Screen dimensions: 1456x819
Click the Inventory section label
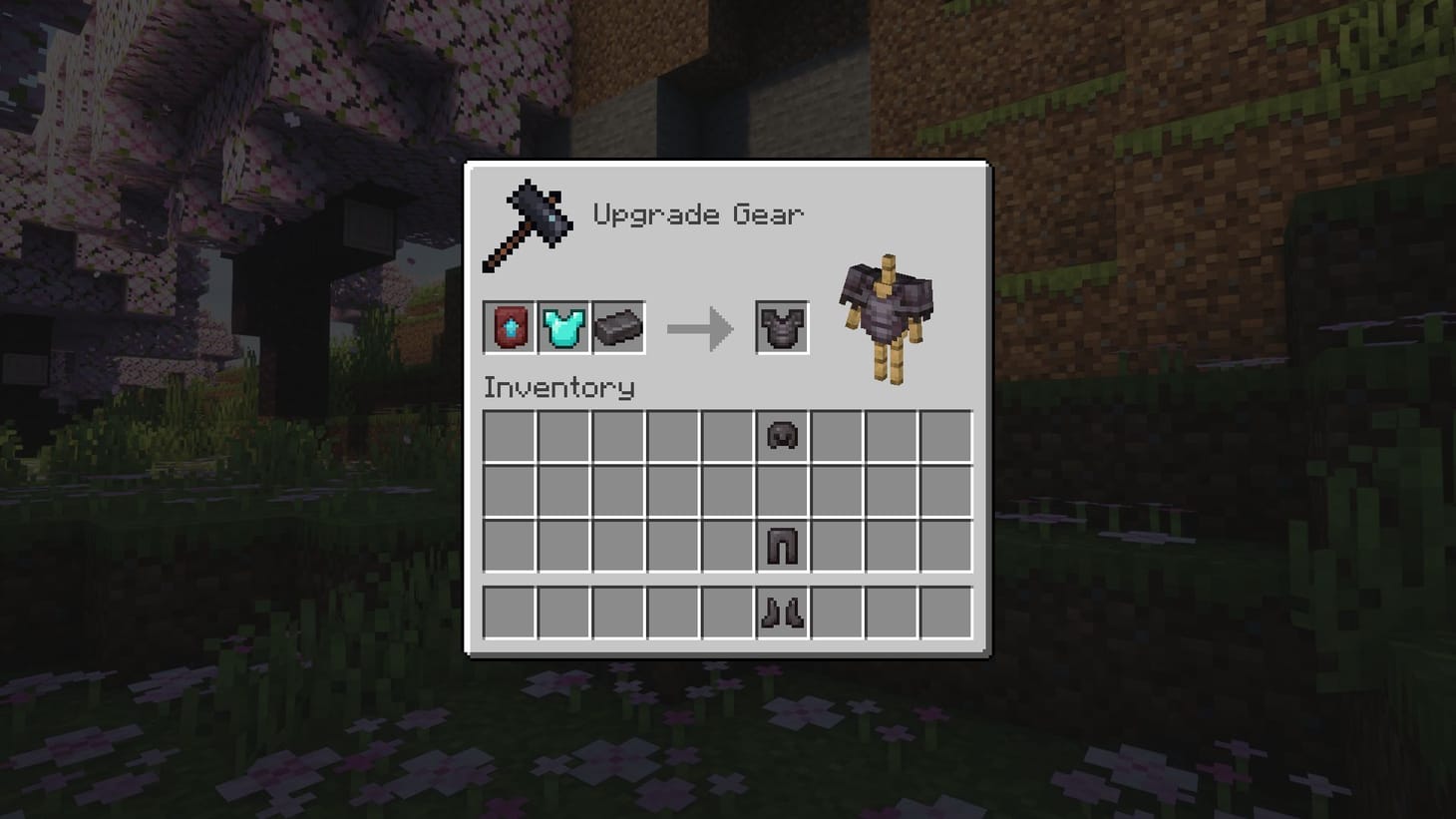click(558, 388)
